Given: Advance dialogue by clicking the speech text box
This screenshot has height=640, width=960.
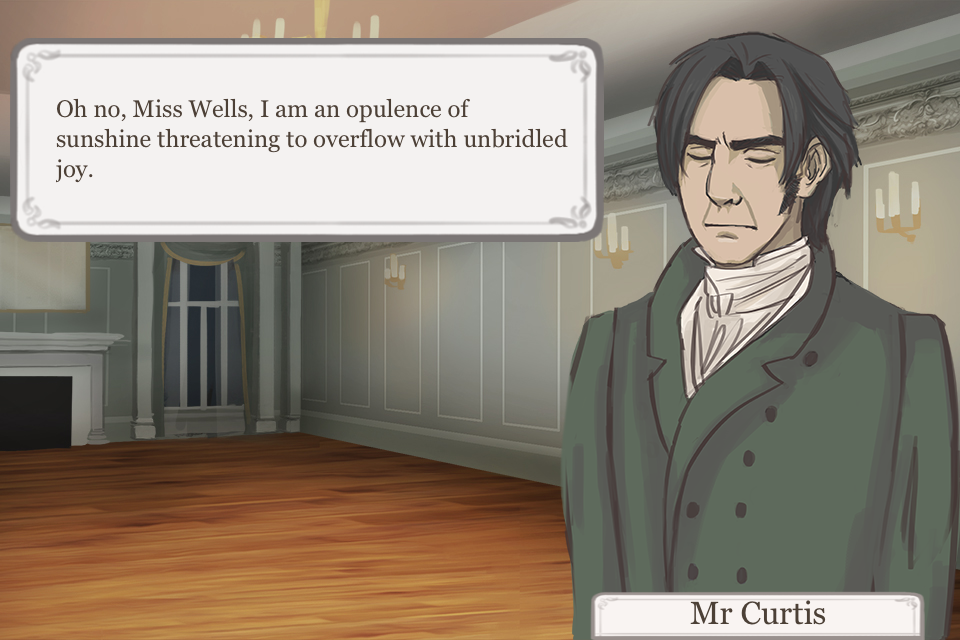Looking at the screenshot, I should point(308,139).
